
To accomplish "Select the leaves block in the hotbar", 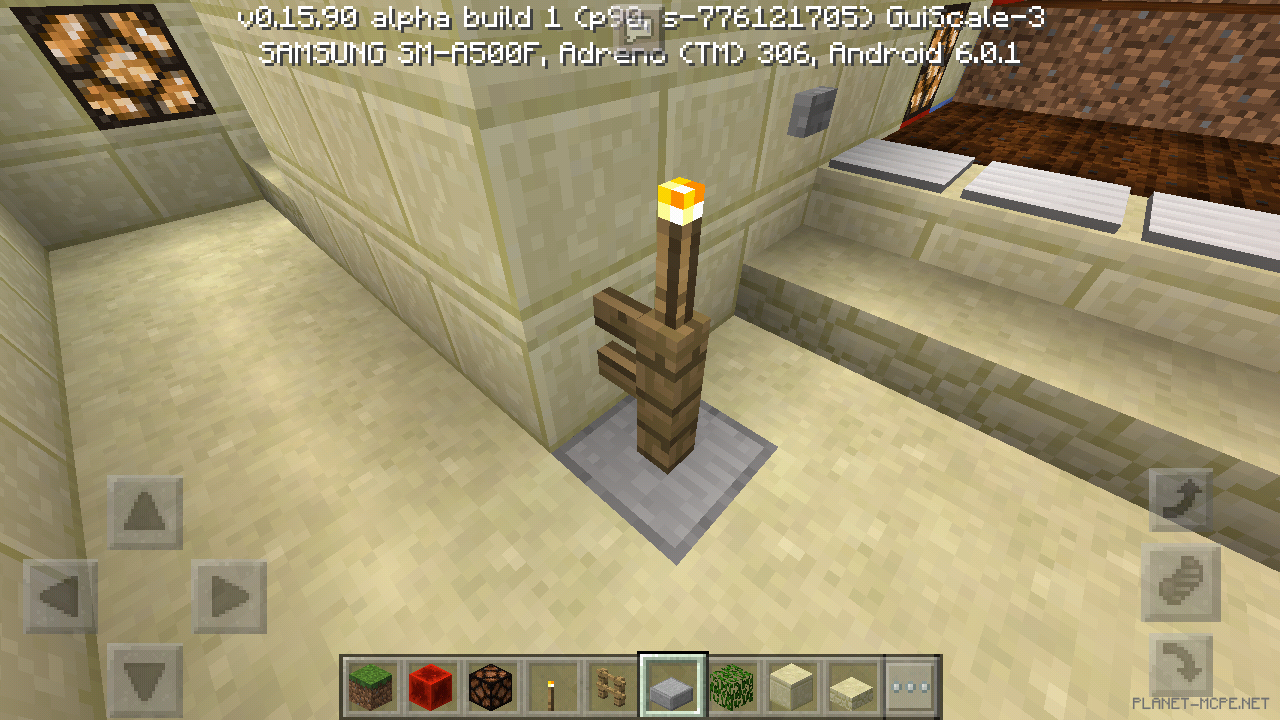I will (x=731, y=686).
